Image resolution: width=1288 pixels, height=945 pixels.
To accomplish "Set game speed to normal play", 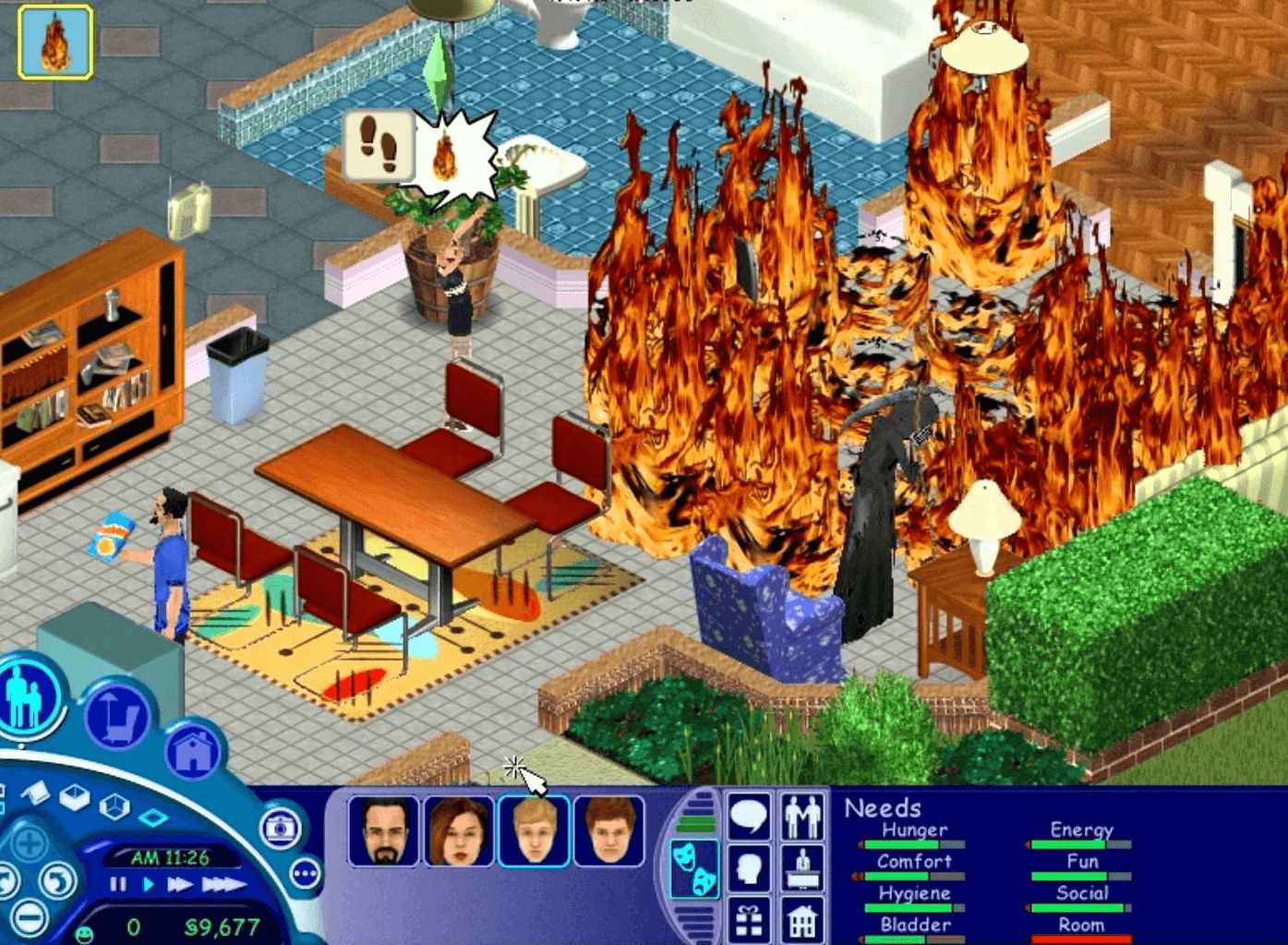I will pyautogui.click(x=148, y=884).
